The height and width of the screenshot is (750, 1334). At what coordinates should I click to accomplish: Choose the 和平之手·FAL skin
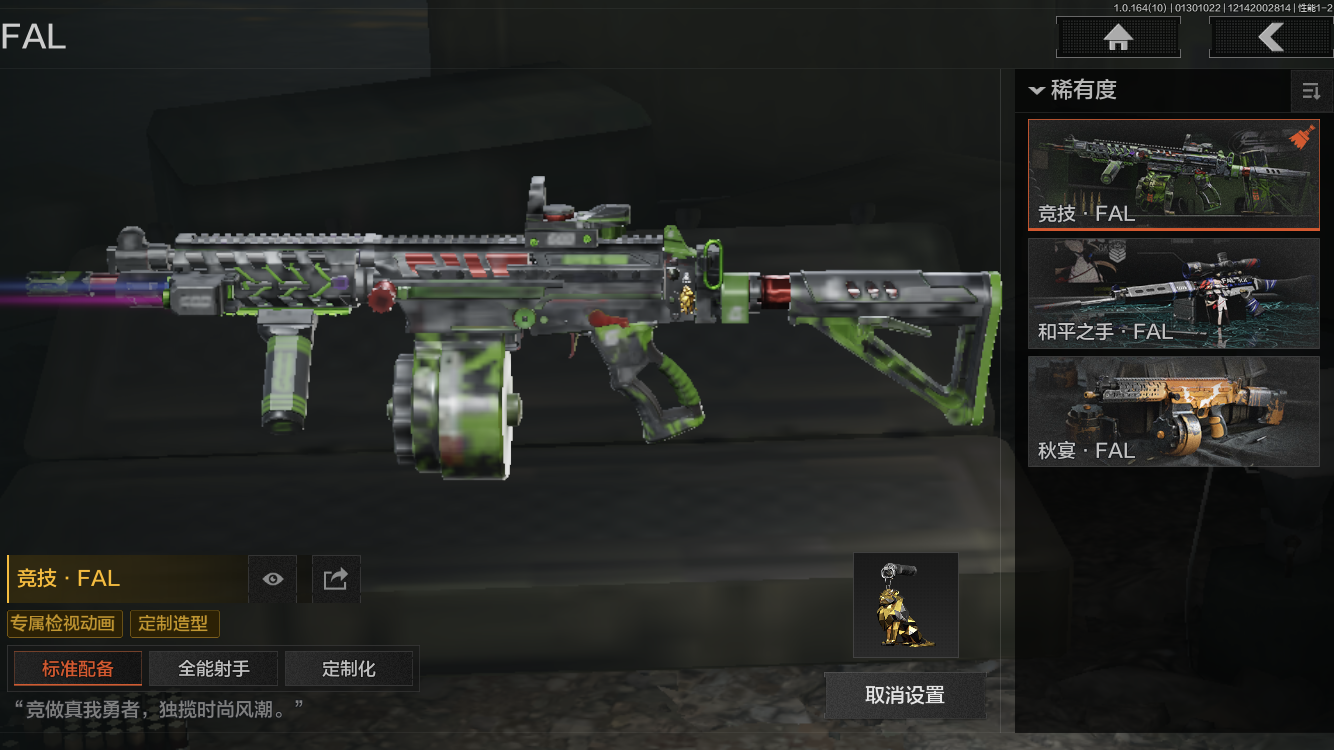point(1173,294)
